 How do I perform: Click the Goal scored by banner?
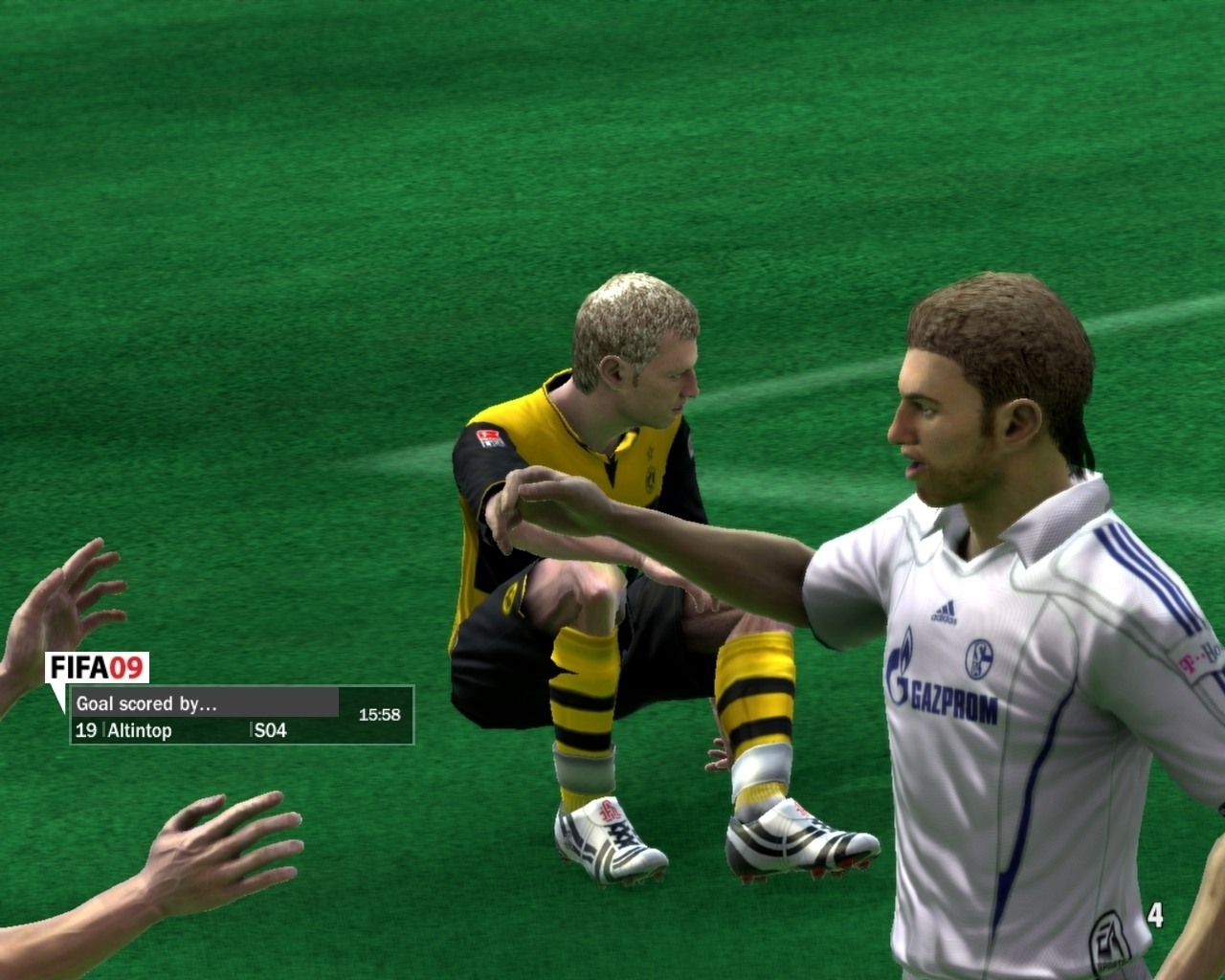click(146, 702)
